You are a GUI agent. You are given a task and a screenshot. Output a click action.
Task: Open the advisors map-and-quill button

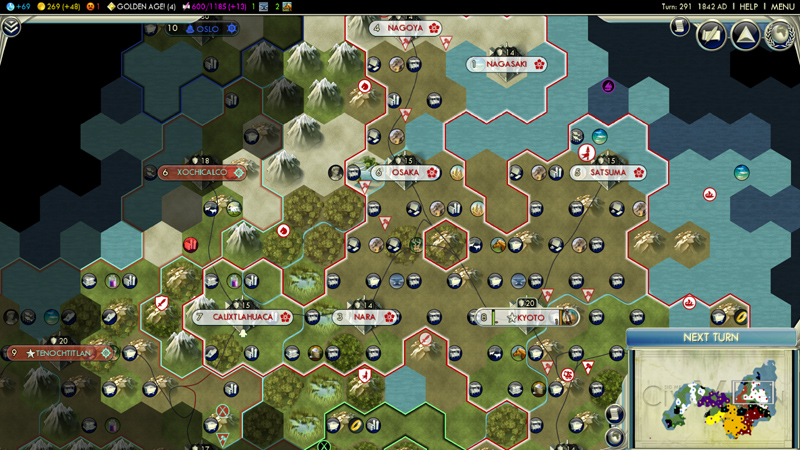coord(711,35)
